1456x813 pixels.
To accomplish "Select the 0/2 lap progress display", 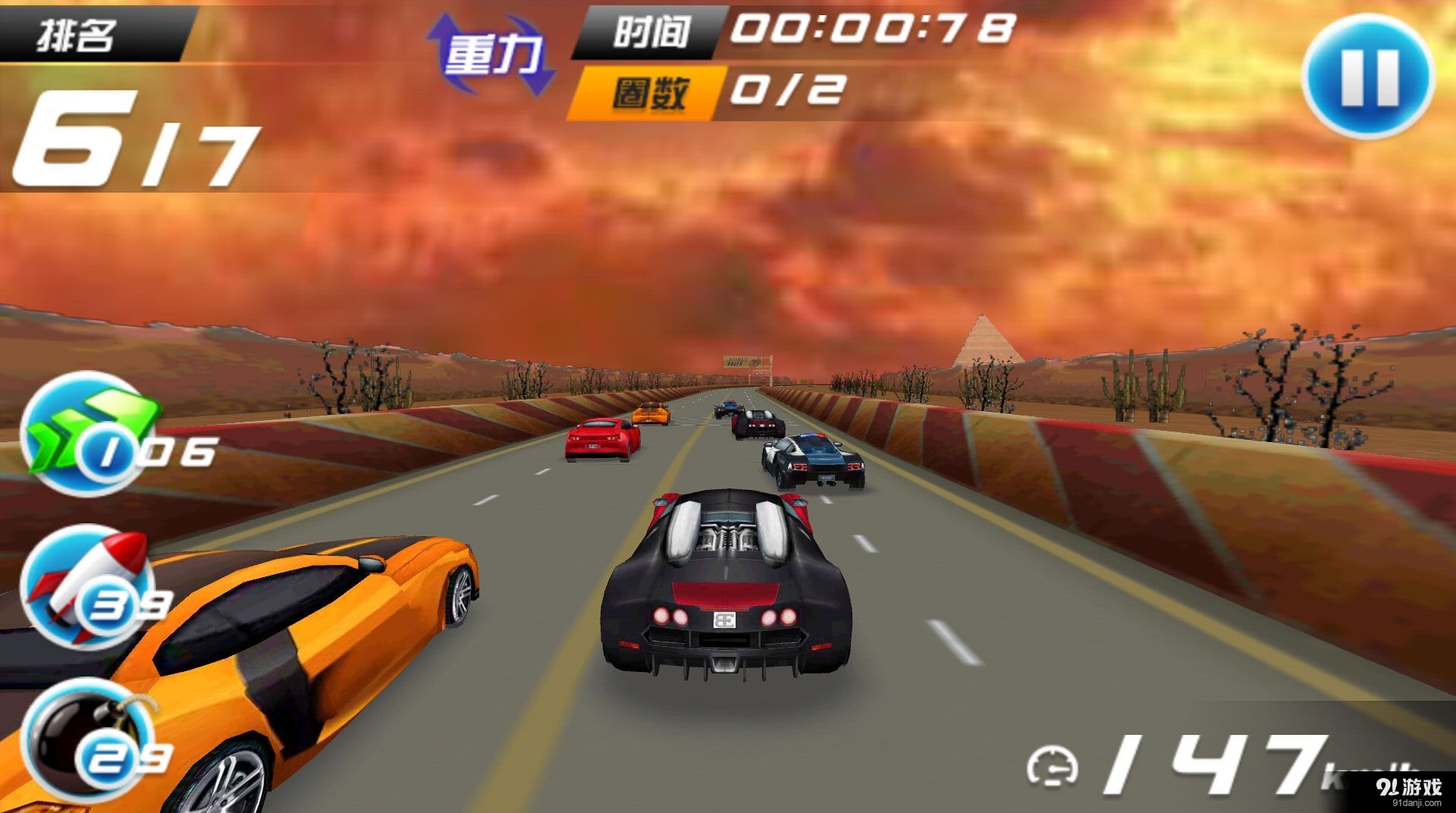I will click(x=789, y=89).
